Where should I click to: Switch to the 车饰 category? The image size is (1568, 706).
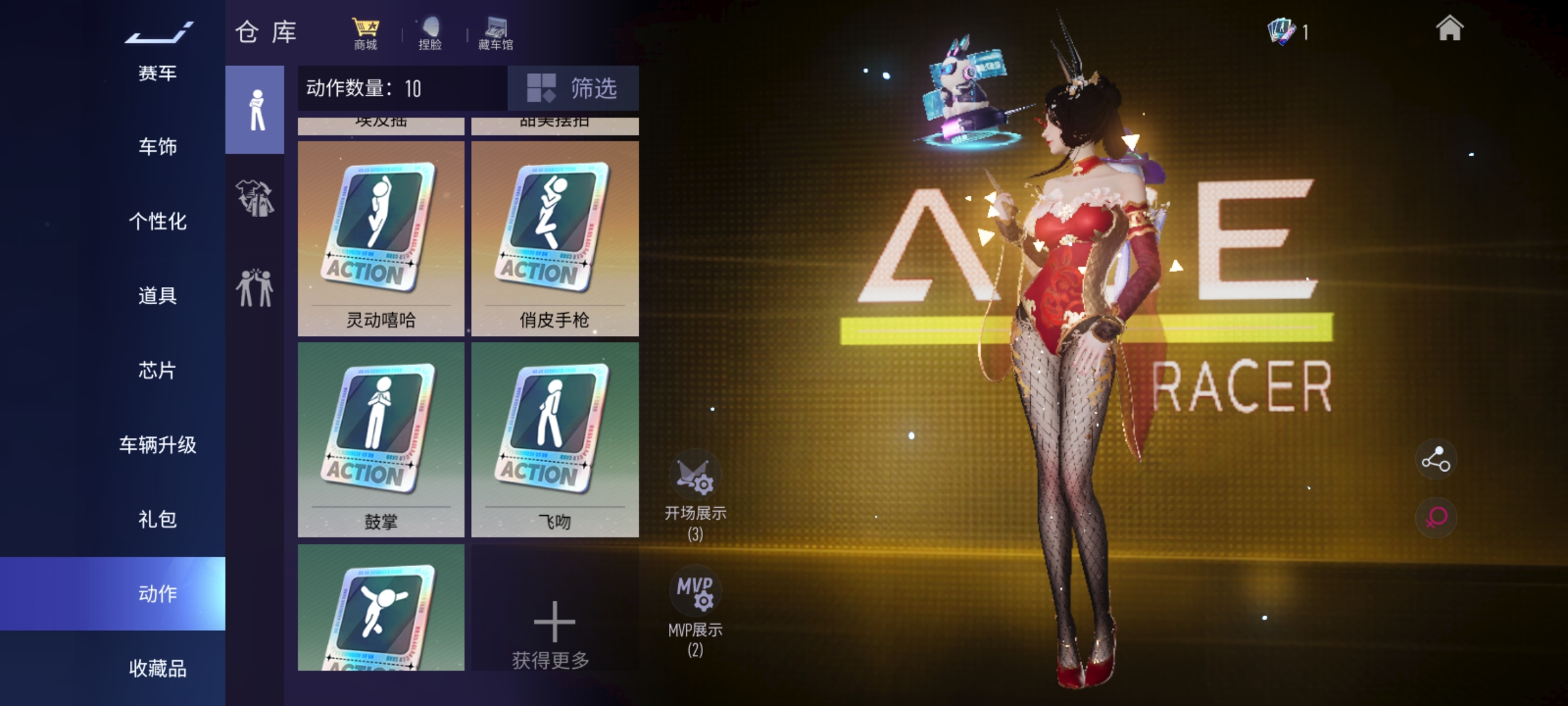click(x=157, y=146)
